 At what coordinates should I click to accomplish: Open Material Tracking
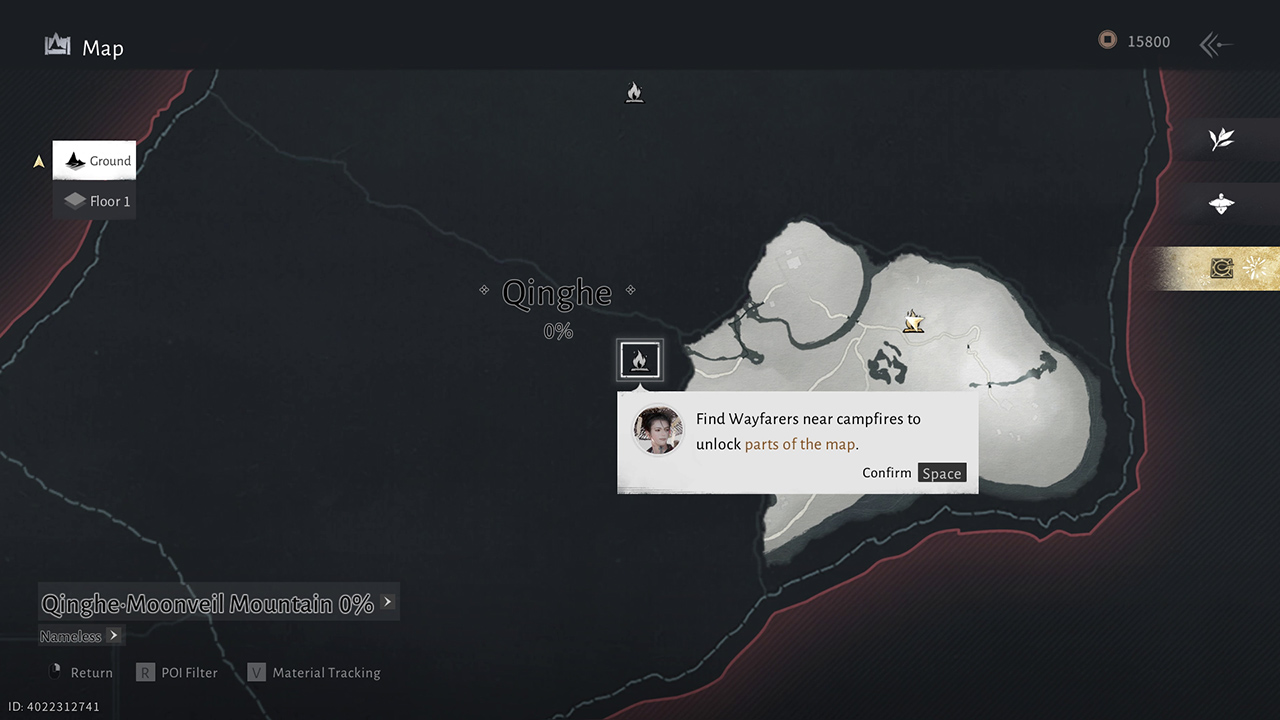tap(314, 673)
